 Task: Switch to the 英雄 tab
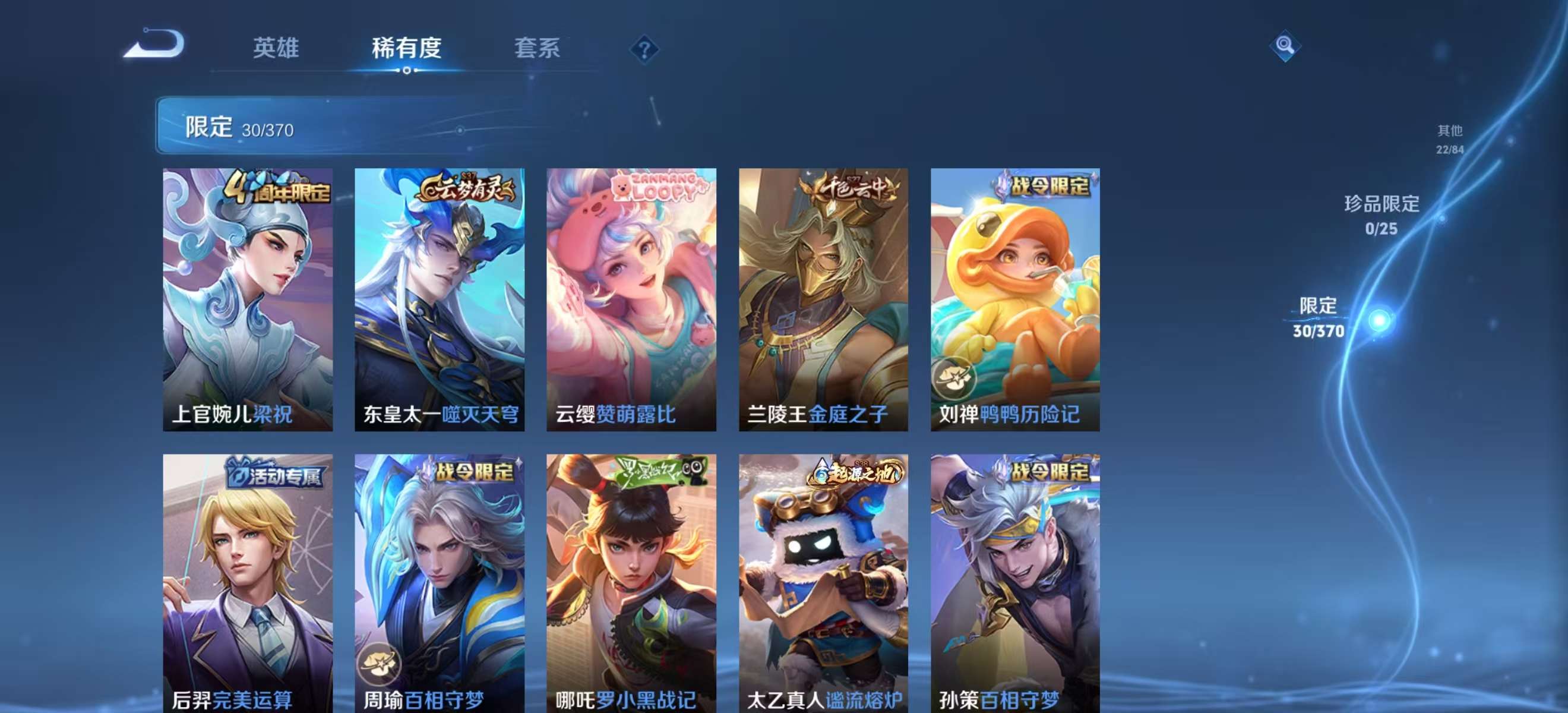click(x=276, y=49)
